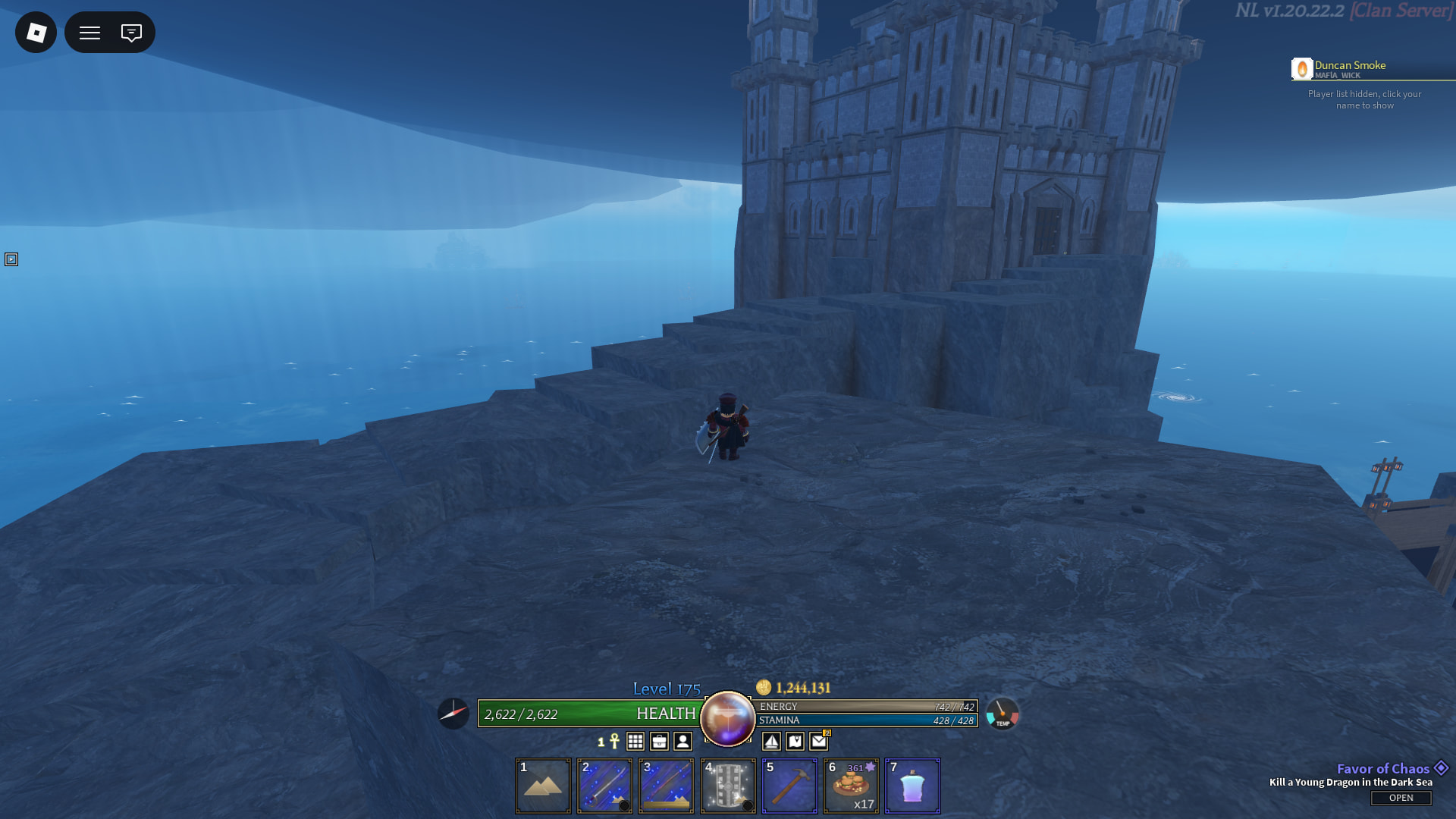
Task: Toggle the chat window icon
Action: click(131, 33)
